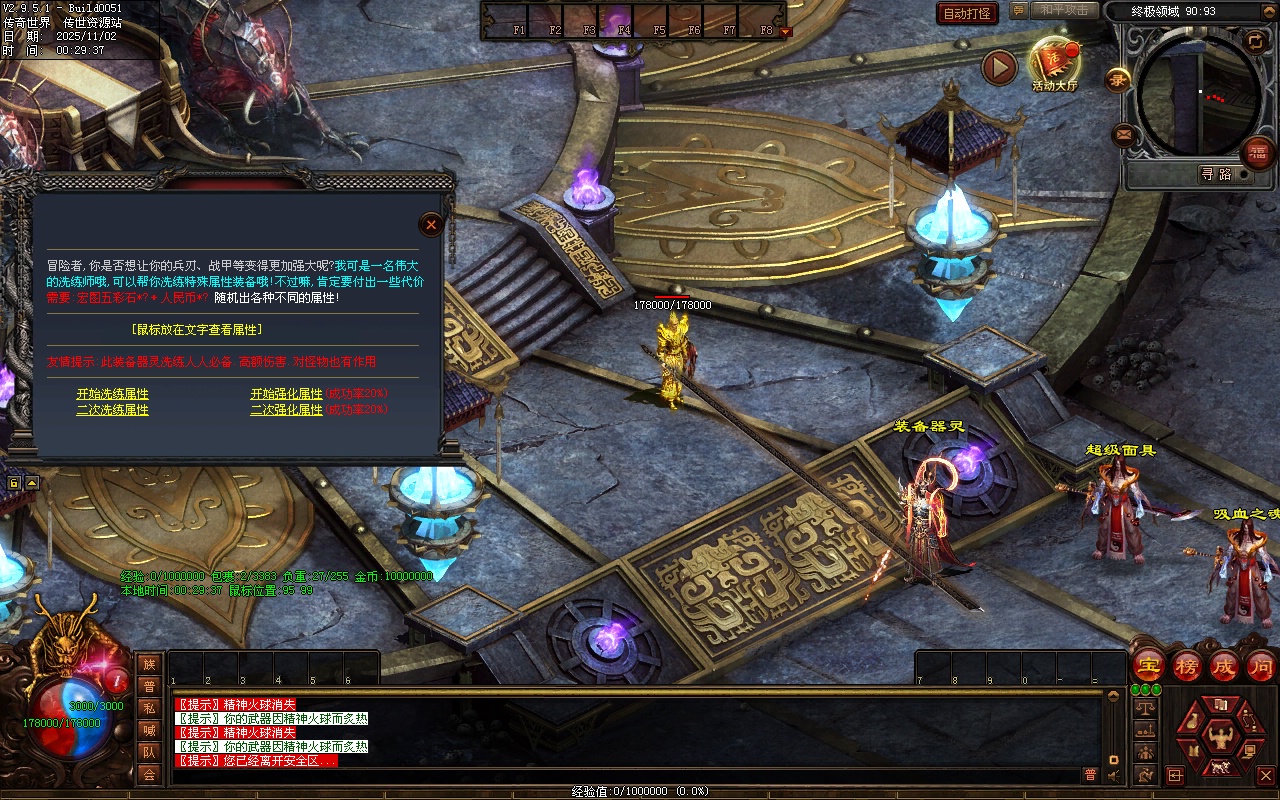
Task: Click the red X exit button
Action: (1265, 775)
